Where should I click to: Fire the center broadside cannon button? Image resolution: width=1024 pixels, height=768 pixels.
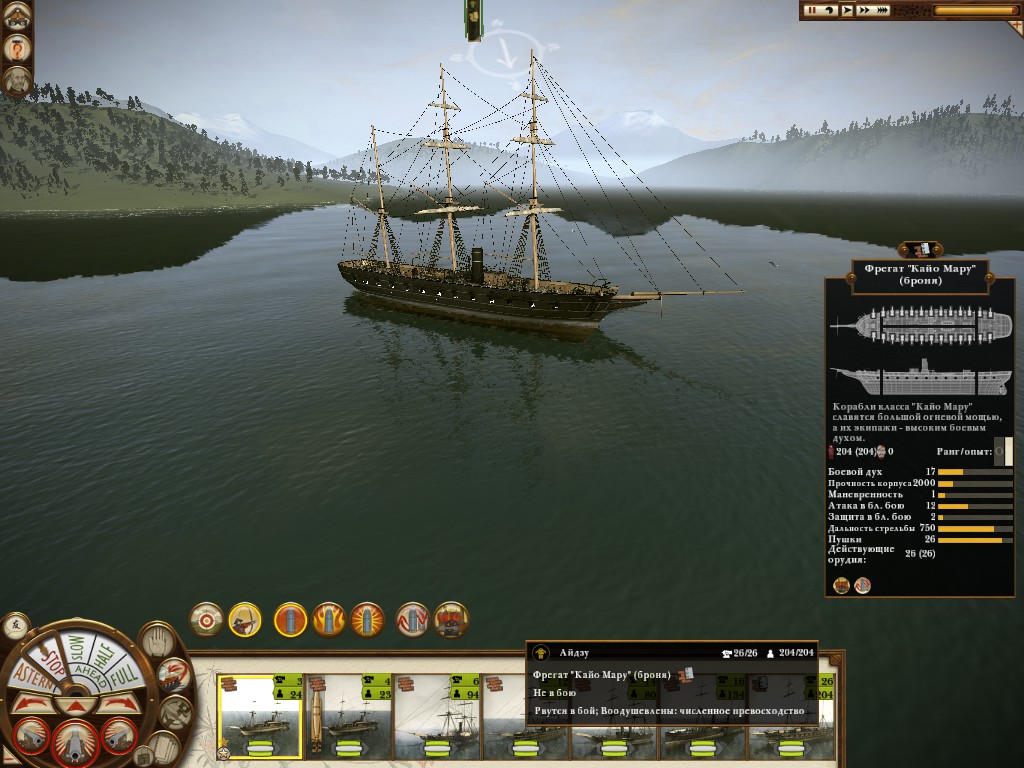tap(75, 741)
